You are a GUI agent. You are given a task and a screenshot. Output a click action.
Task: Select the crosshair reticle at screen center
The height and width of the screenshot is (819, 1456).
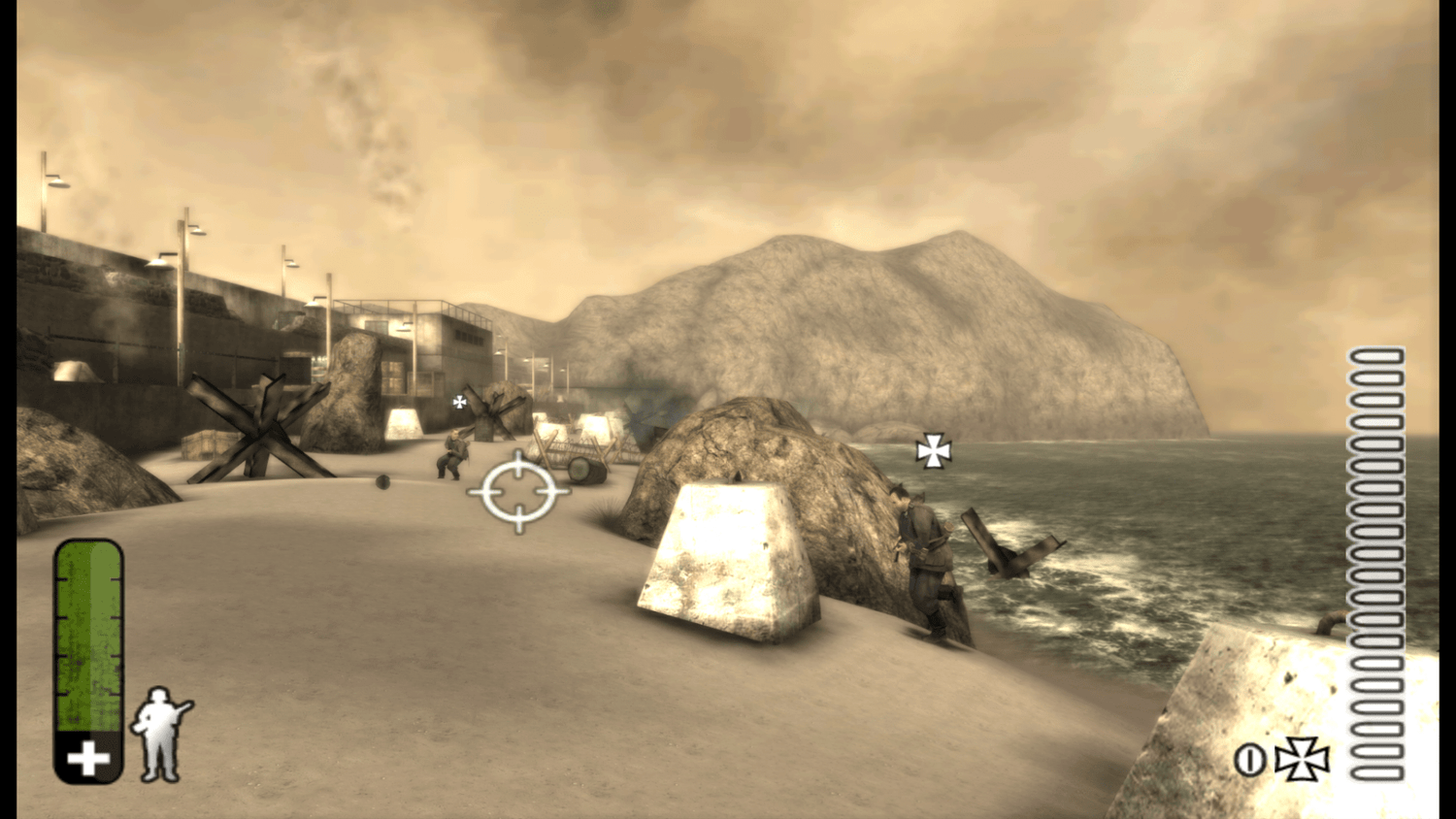pos(520,493)
